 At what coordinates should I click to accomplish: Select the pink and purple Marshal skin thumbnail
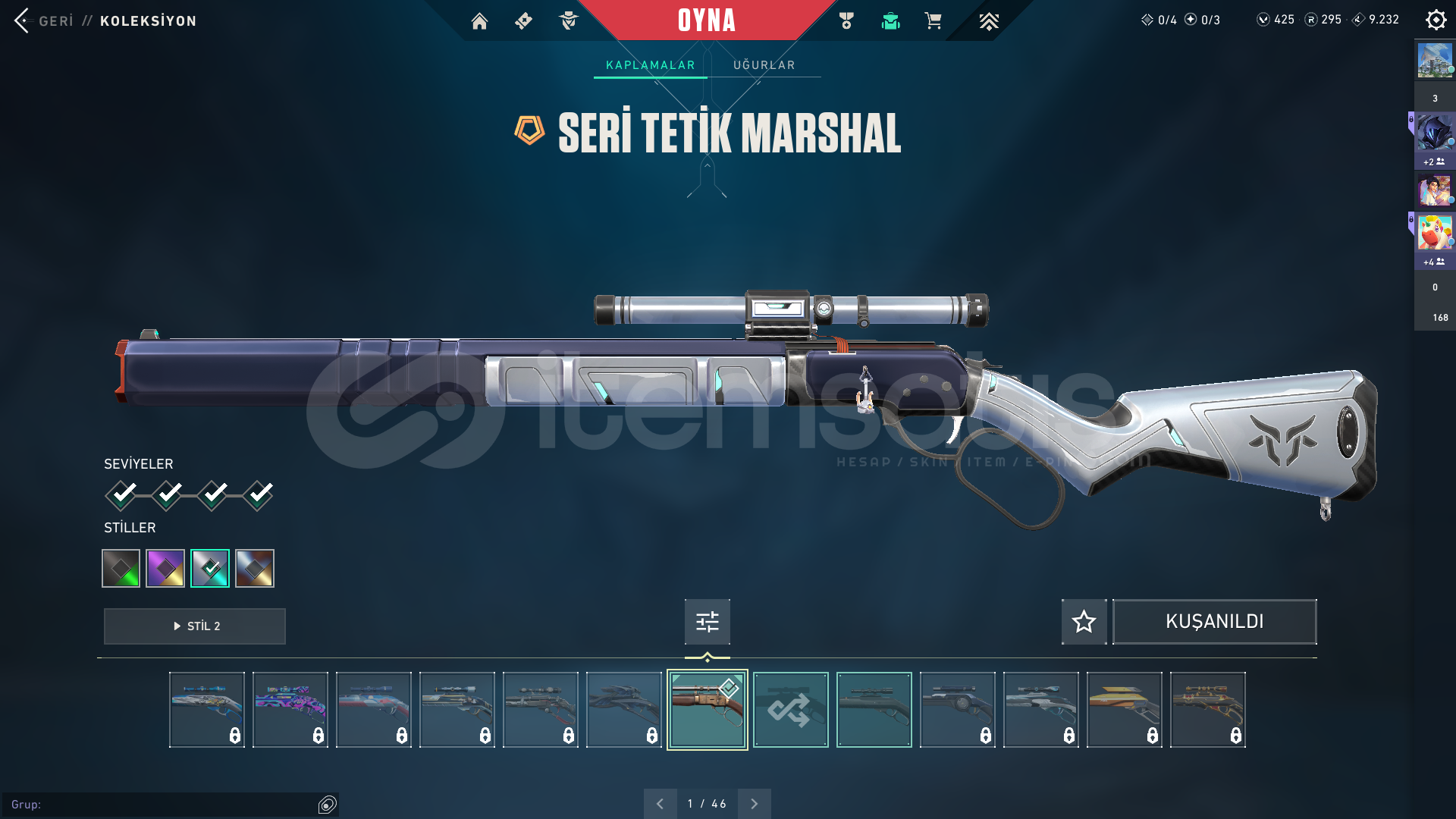(290, 710)
